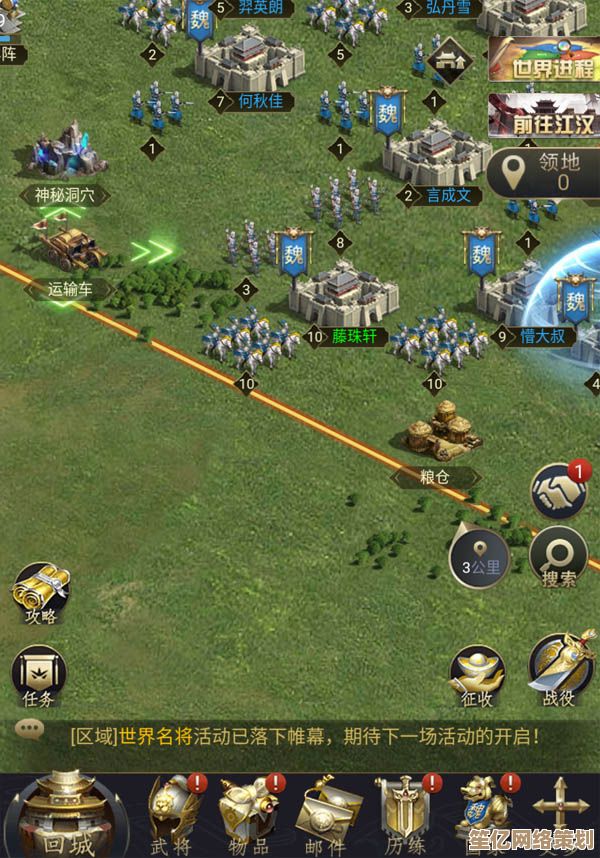Open the chat via speech bubble icon
This screenshot has width=600, height=858.
pyautogui.click(x=29, y=729)
